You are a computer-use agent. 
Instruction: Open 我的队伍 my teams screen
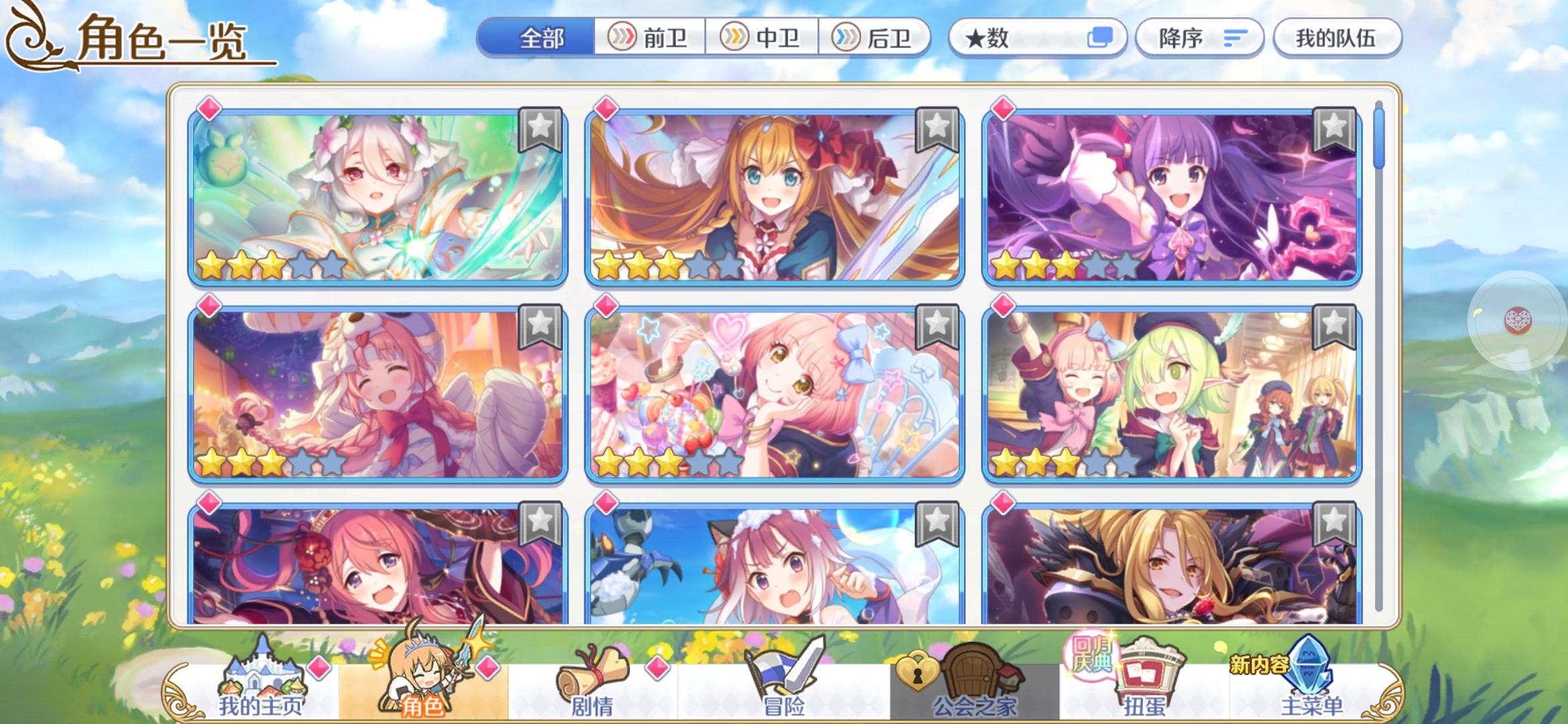point(1337,38)
